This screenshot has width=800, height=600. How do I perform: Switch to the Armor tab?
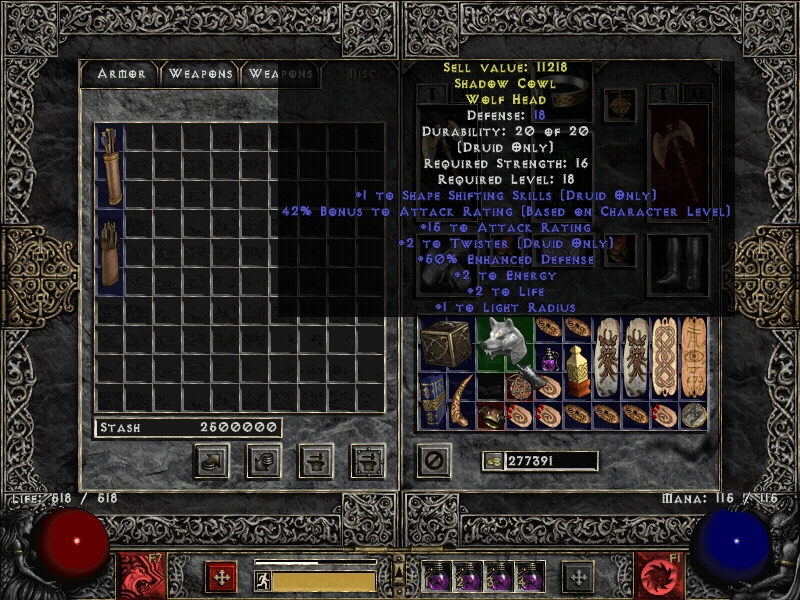click(x=121, y=74)
